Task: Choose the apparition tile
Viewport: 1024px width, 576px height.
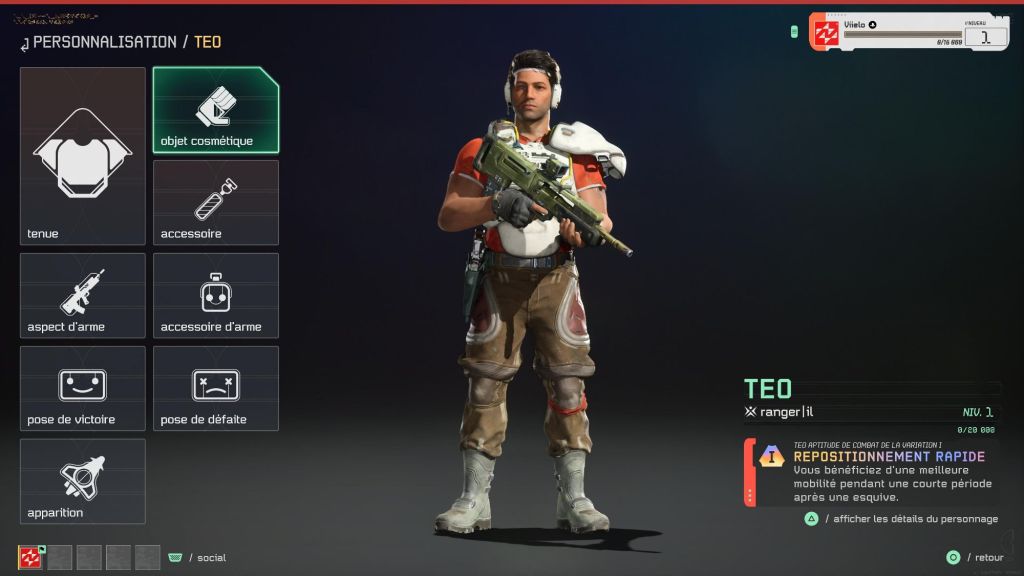Action: (83, 481)
